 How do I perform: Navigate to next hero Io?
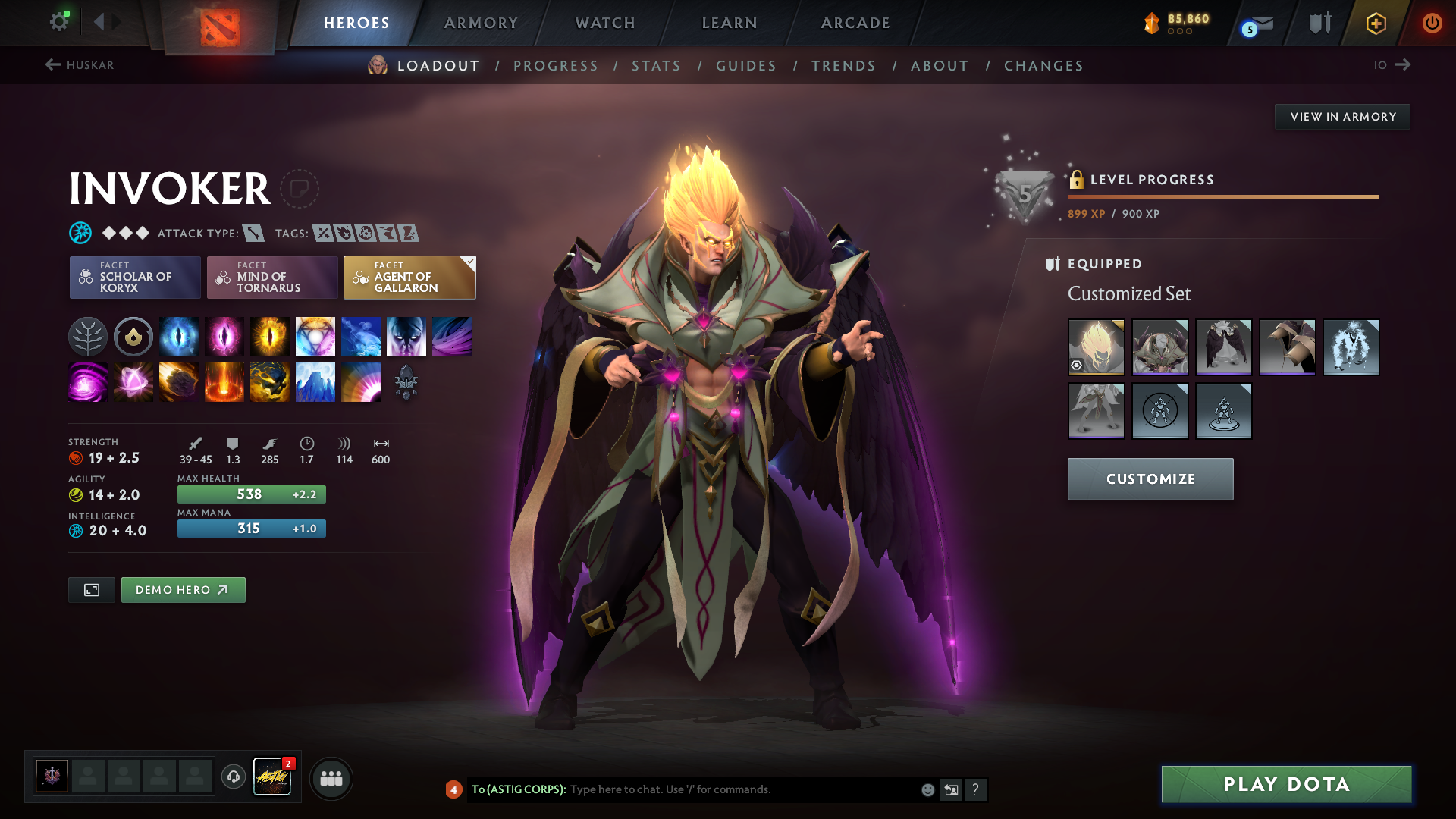[x=1392, y=65]
